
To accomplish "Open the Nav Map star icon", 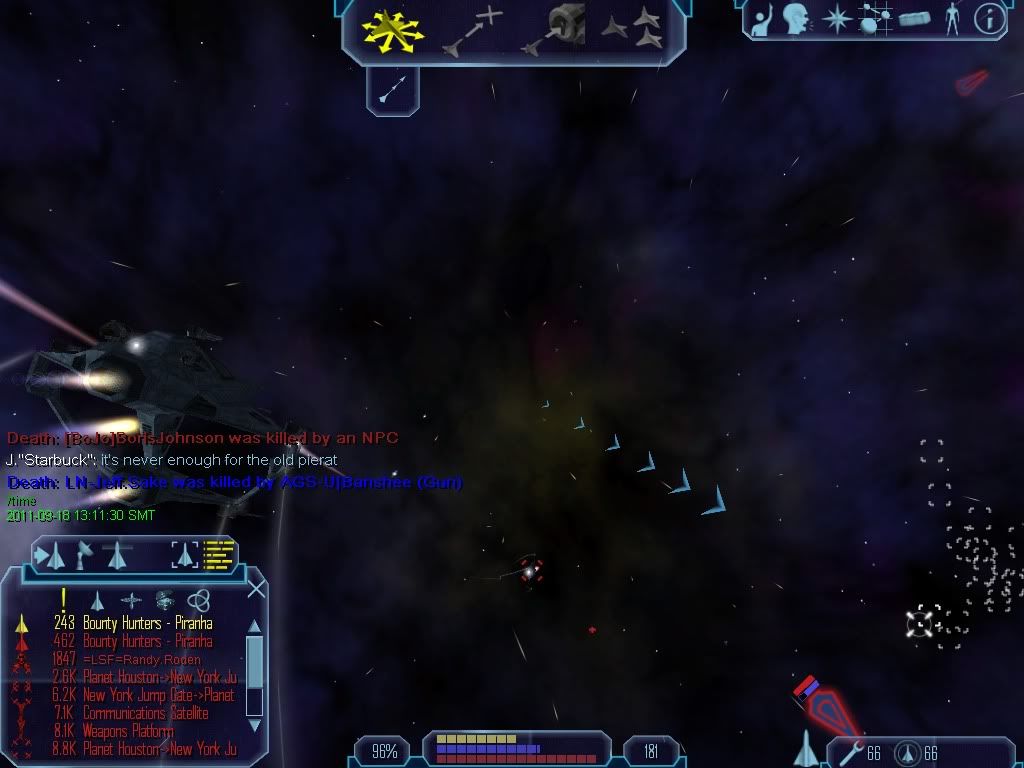I will [x=835, y=19].
